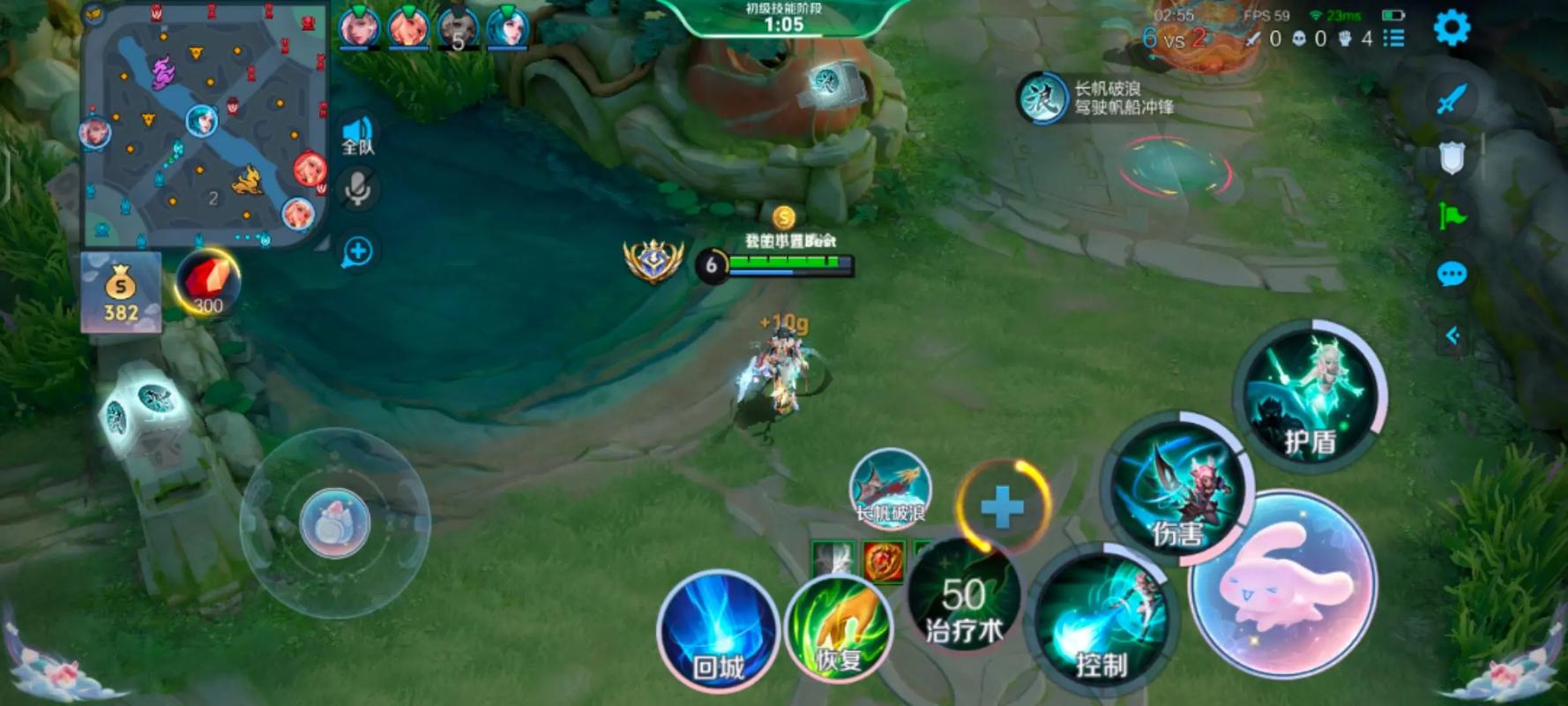Viewport: 1568px width, 706px height.
Task: Send the sword attack signal
Action: point(1452,99)
